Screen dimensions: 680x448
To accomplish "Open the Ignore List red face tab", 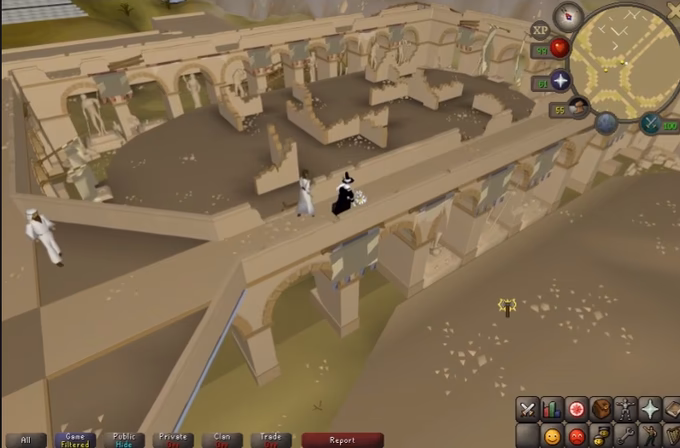I will [576, 436].
